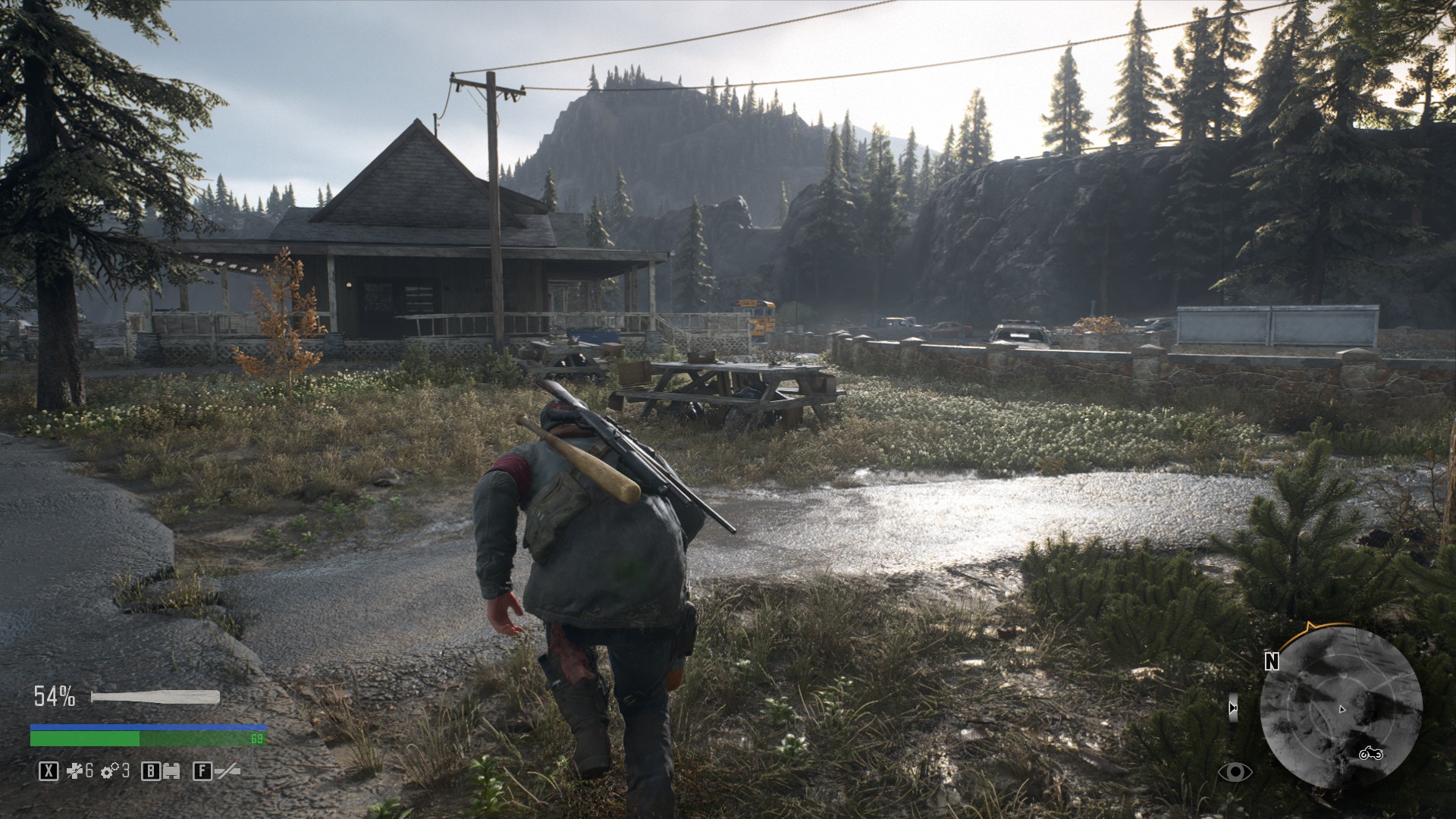Select the motorcycle marker on the minimap
Viewport: 1456px width, 819px height.
click(1370, 753)
